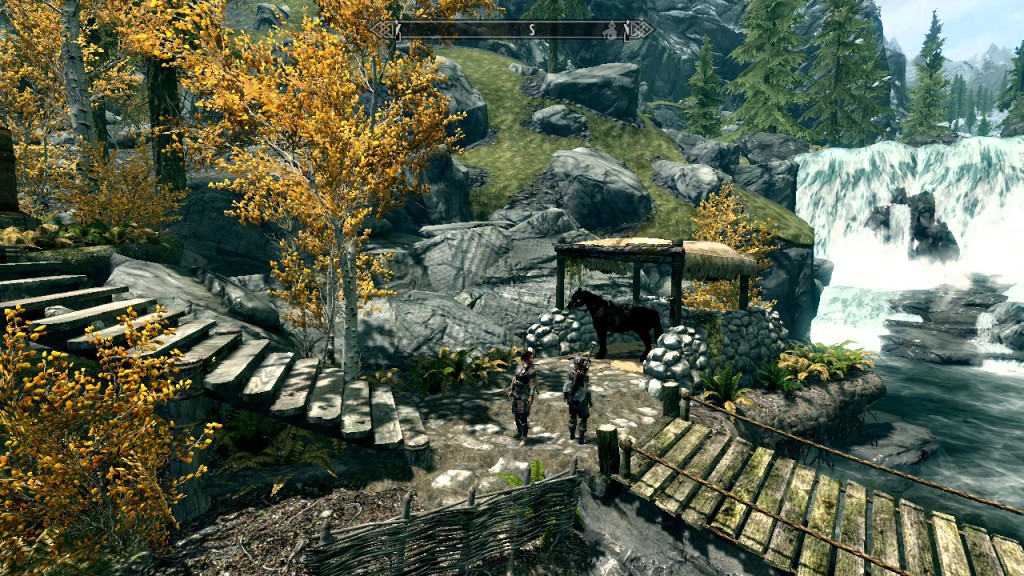Click the compass bar at the top
Viewport: 1024px width, 576px height.
511,30
